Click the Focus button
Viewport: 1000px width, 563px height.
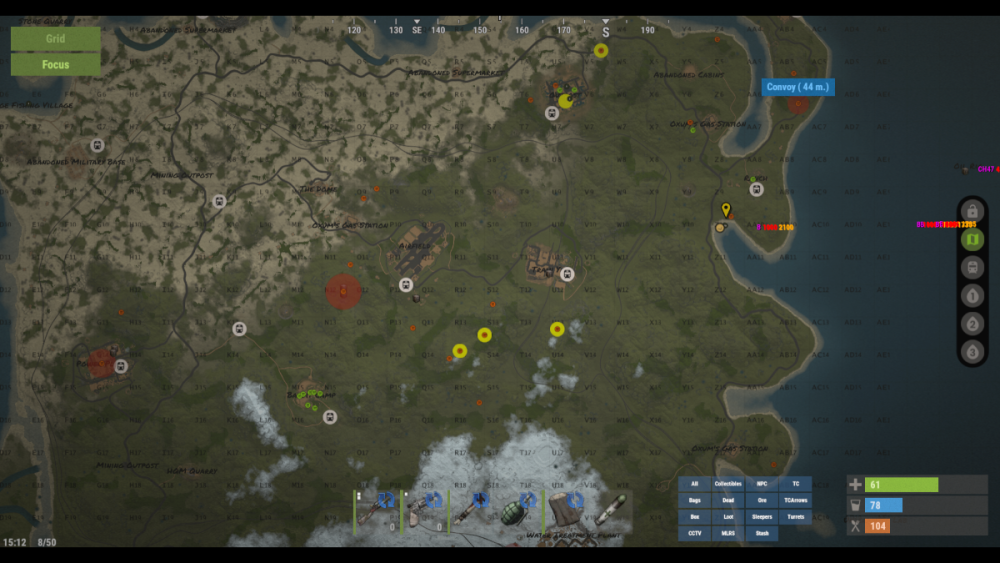click(55, 64)
